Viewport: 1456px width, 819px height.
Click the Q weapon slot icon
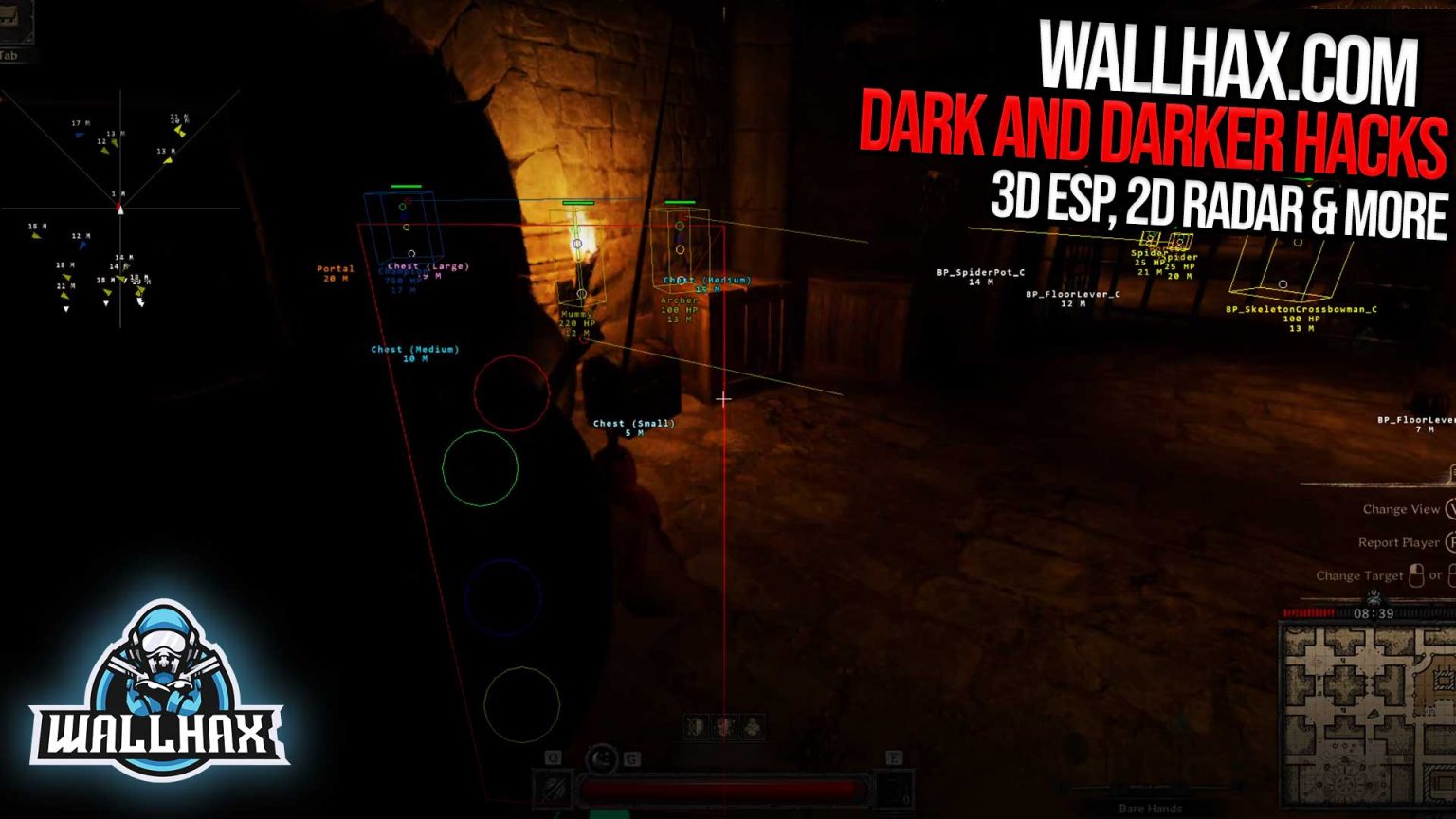coord(553,756)
